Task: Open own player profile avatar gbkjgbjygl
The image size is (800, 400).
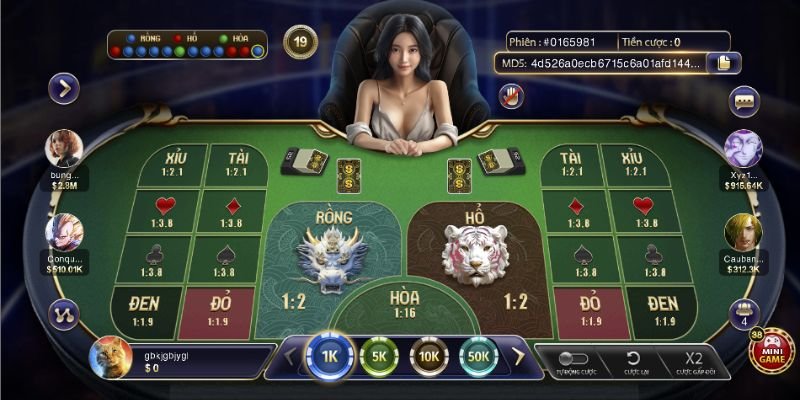Action: pyautogui.click(x=111, y=357)
